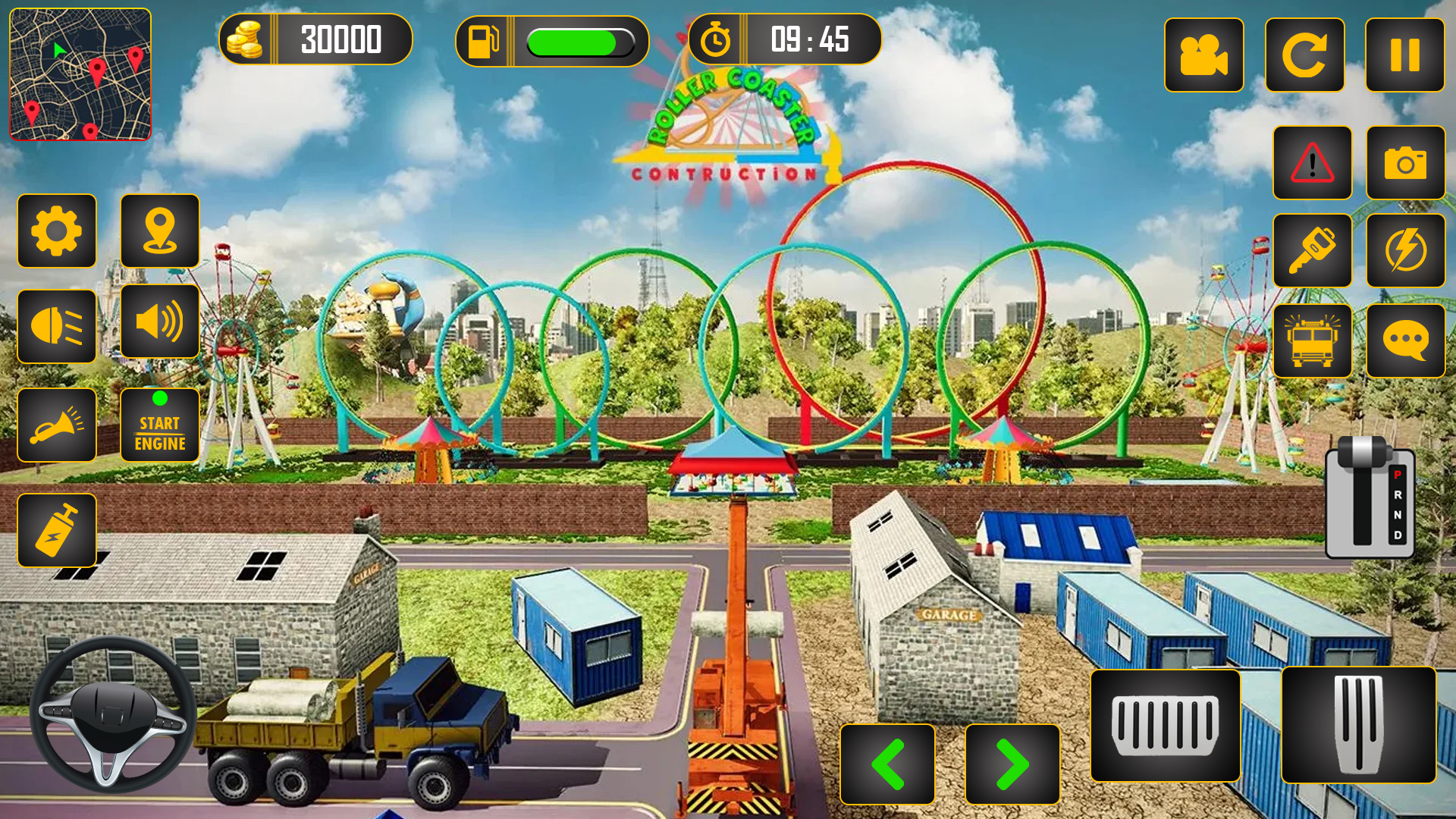Screen dimensions: 1456x819
Task: Pause the game
Action: pyautogui.click(x=1404, y=55)
